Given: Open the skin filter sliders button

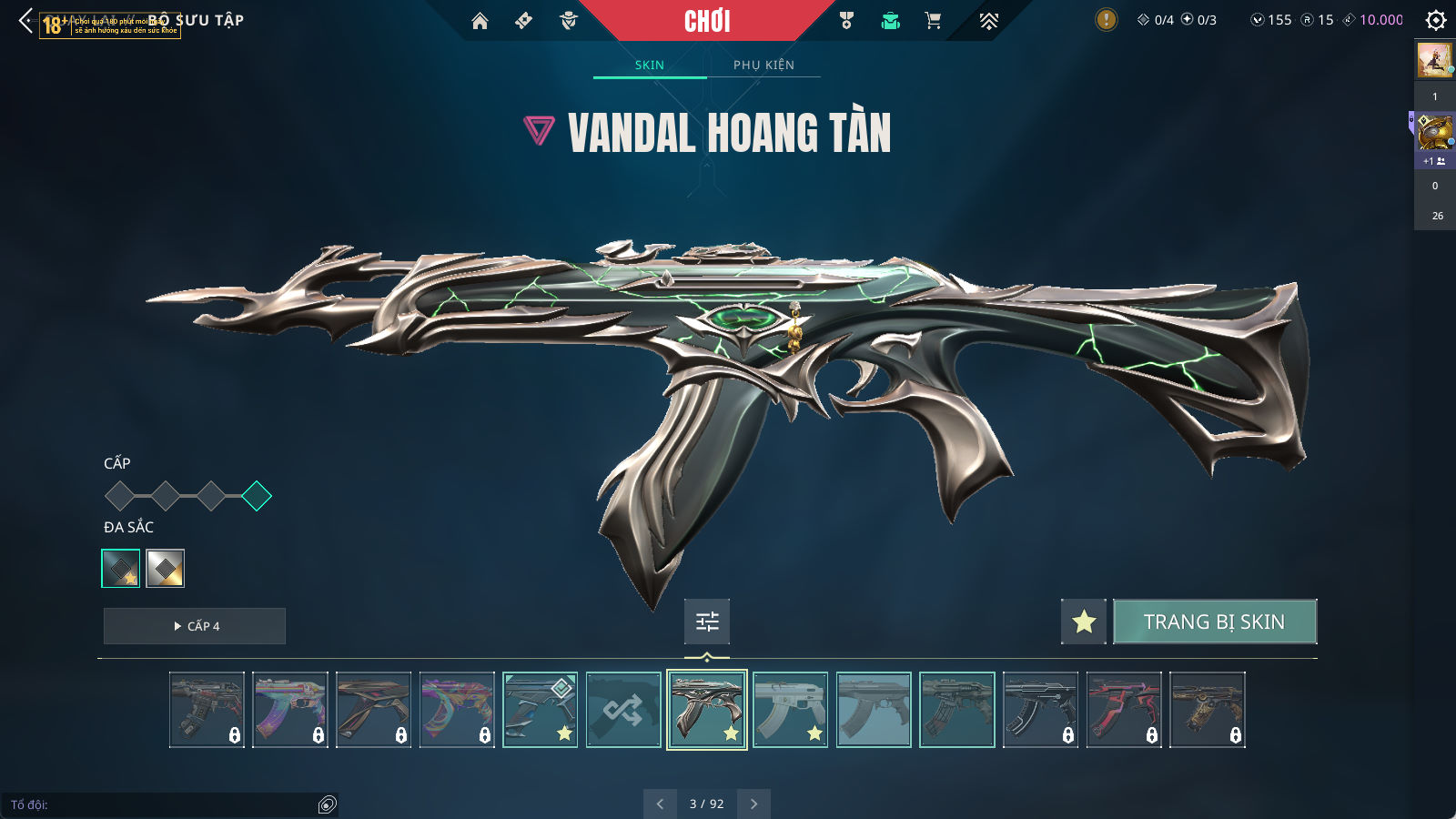Looking at the screenshot, I should point(707,622).
